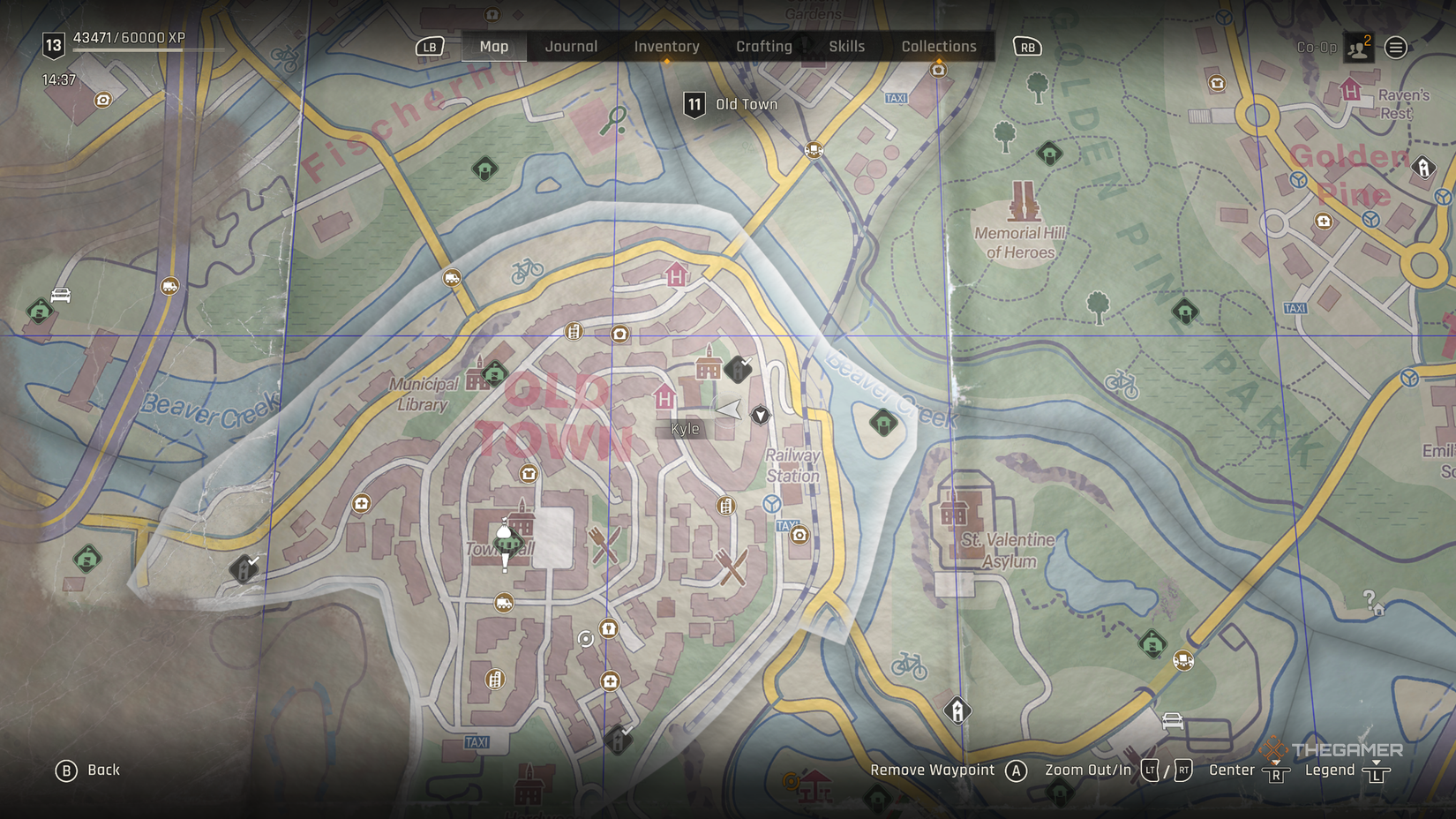
Task: Switch to the Journal tab
Action: 571,47
